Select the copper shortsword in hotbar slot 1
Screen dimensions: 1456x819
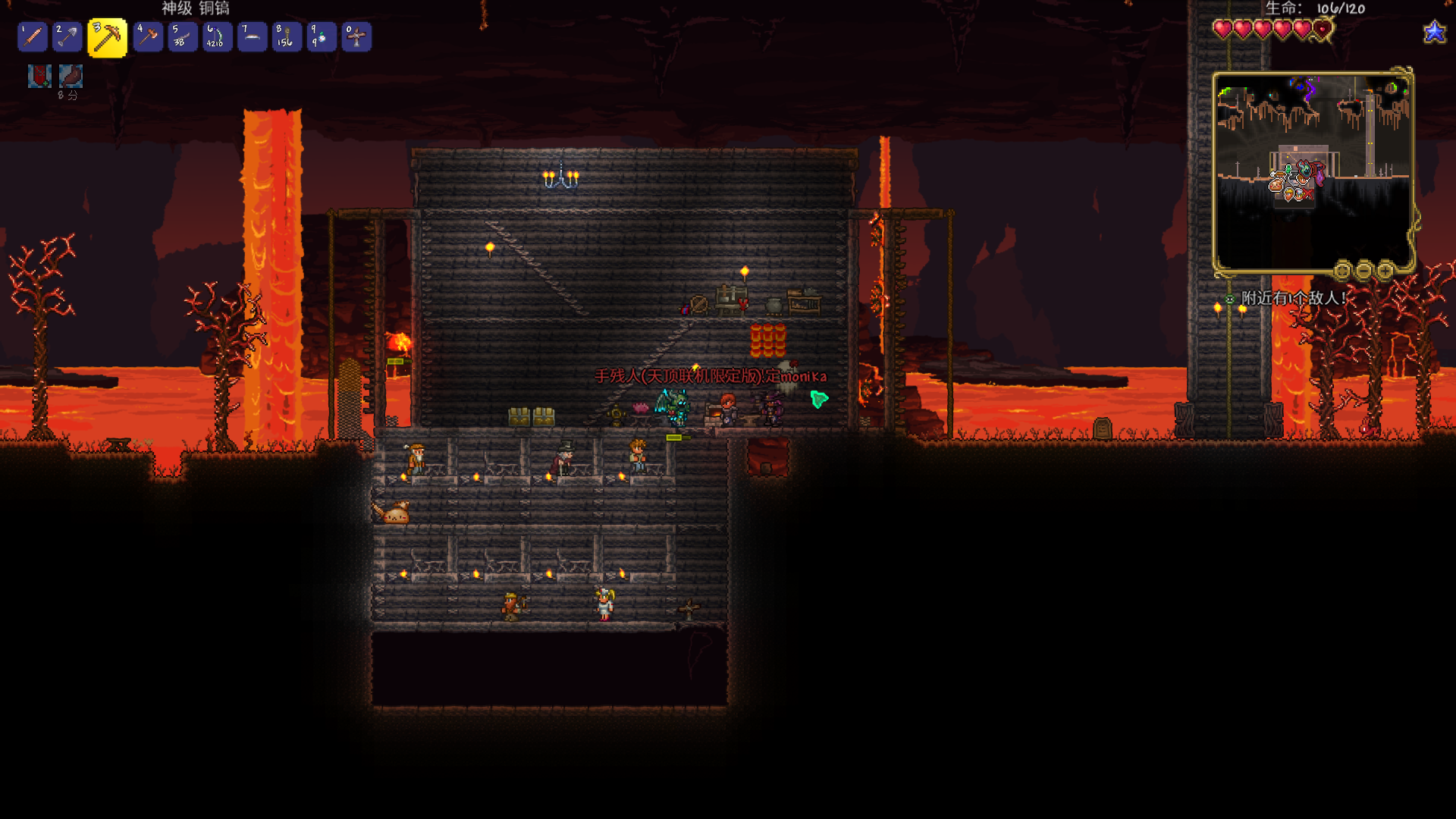(x=33, y=36)
